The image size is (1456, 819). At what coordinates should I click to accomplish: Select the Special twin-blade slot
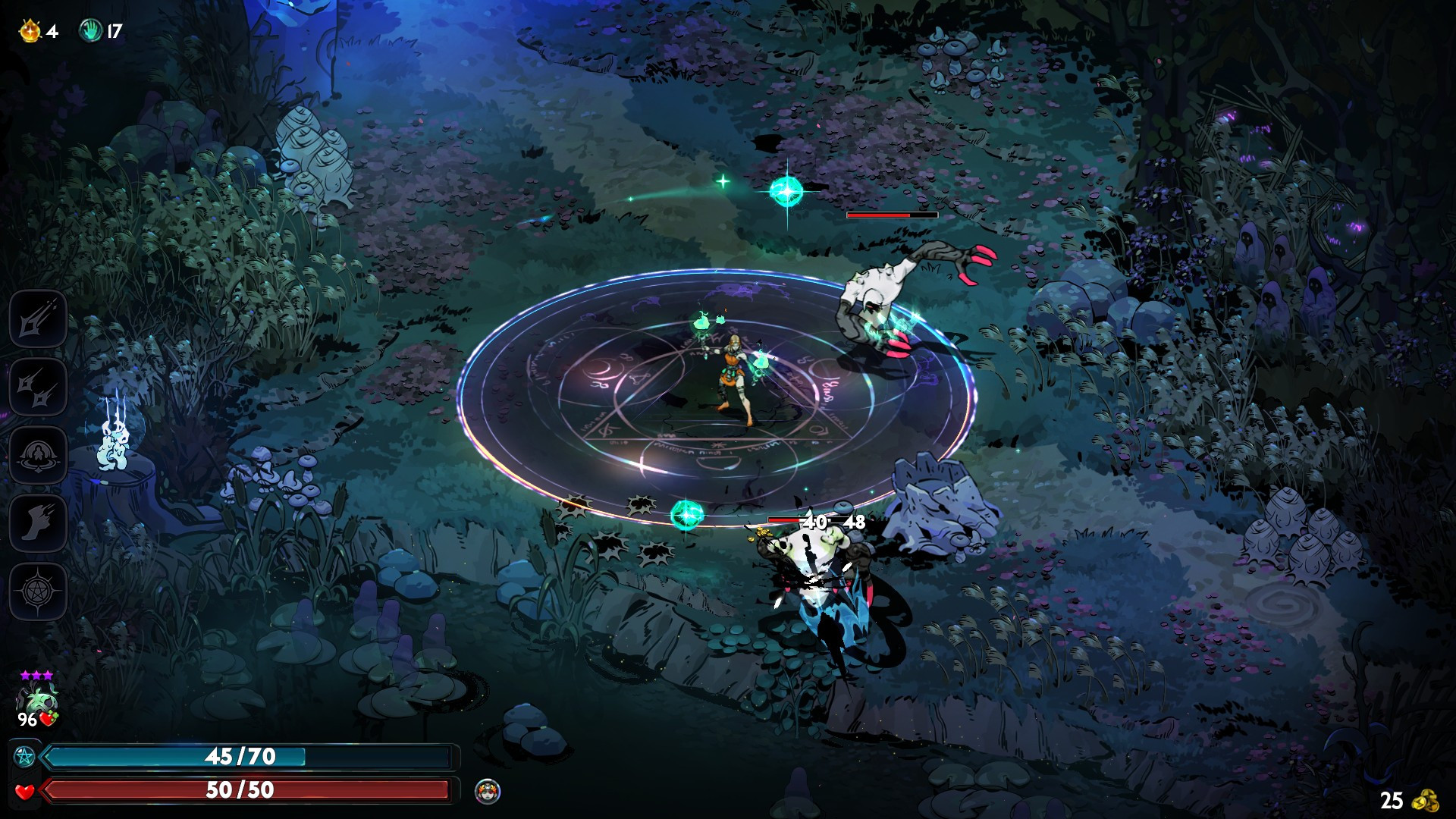tap(38, 388)
